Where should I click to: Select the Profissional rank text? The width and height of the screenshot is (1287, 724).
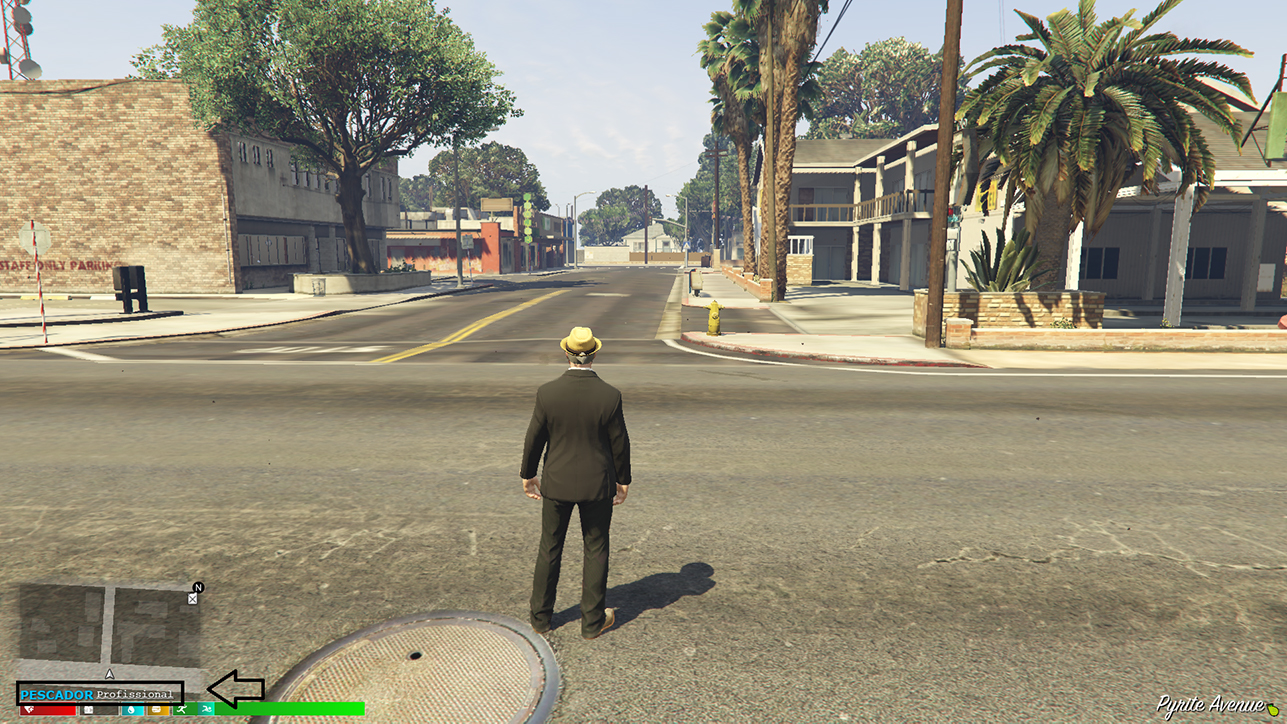(x=135, y=693)
